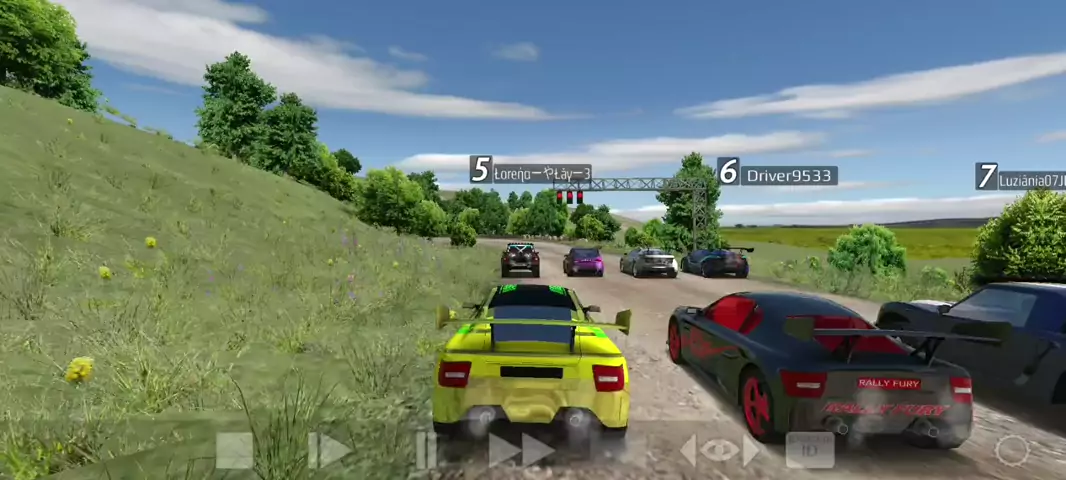Stop the replay with the square button
The image size is (1066, 480).
point(234,451)
